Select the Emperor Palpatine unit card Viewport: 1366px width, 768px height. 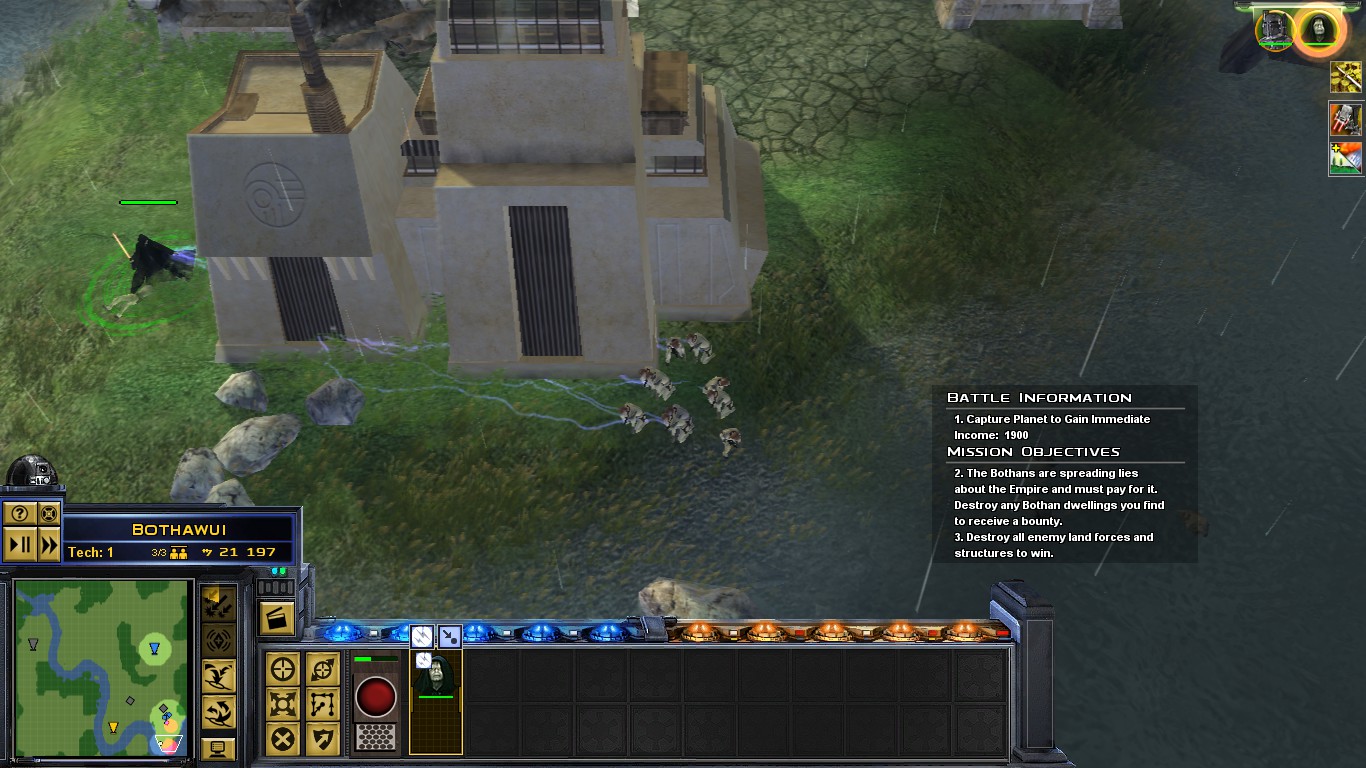pos(436,688)
